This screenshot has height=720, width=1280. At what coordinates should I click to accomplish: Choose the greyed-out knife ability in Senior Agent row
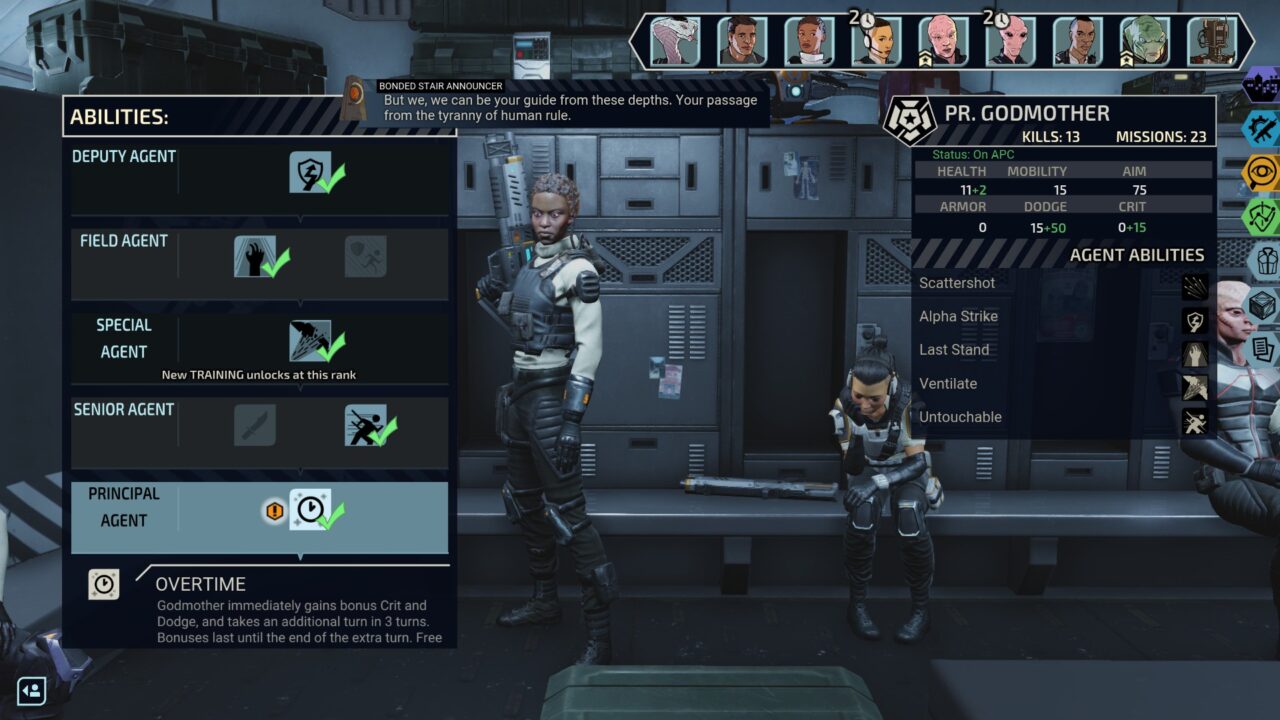(254, 425)
